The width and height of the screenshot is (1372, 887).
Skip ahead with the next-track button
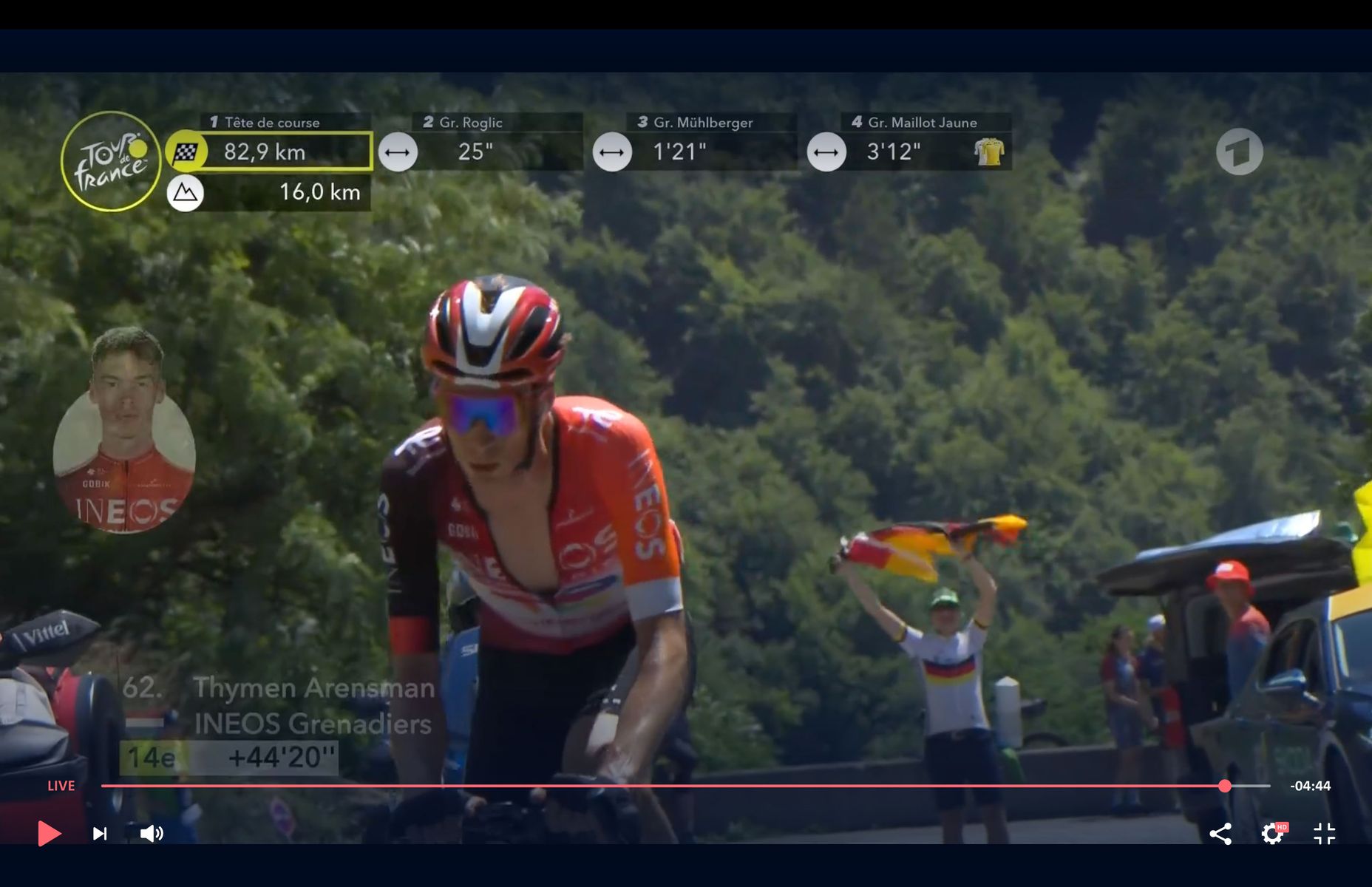point(100,834)
